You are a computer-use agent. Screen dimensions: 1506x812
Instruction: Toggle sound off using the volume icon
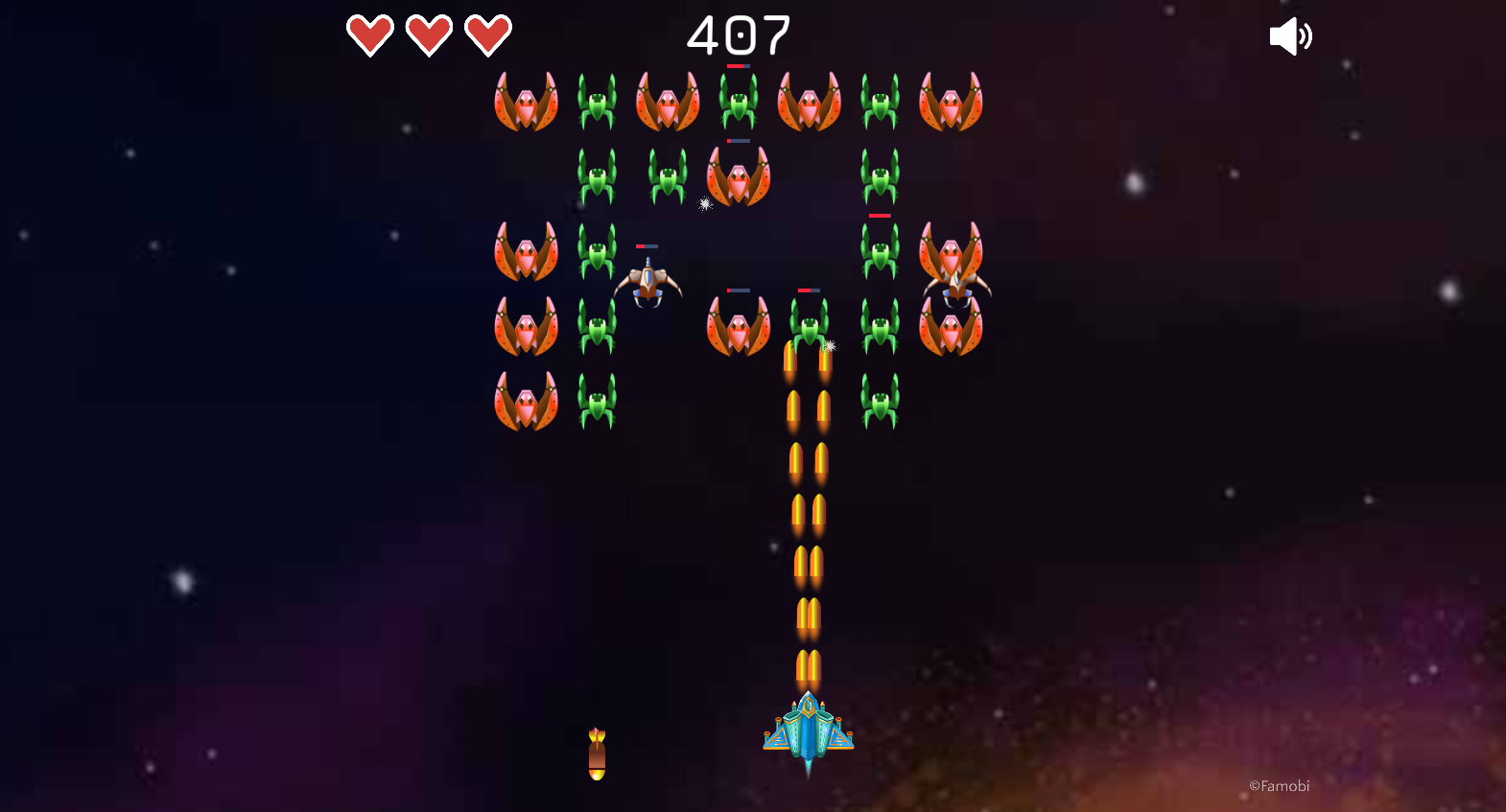click(x=1291, y=35)
